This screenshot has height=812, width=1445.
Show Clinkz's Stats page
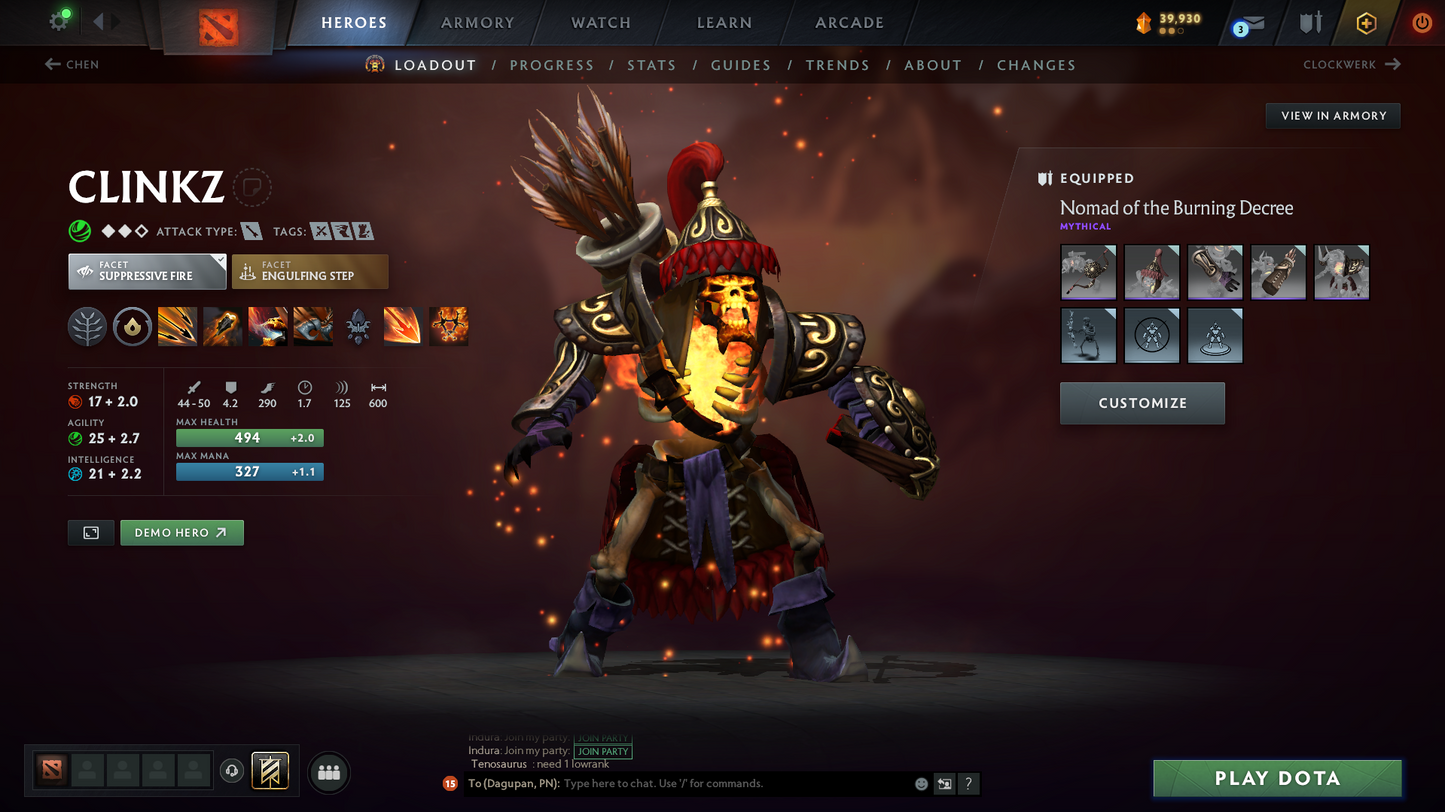coord(651,65)
